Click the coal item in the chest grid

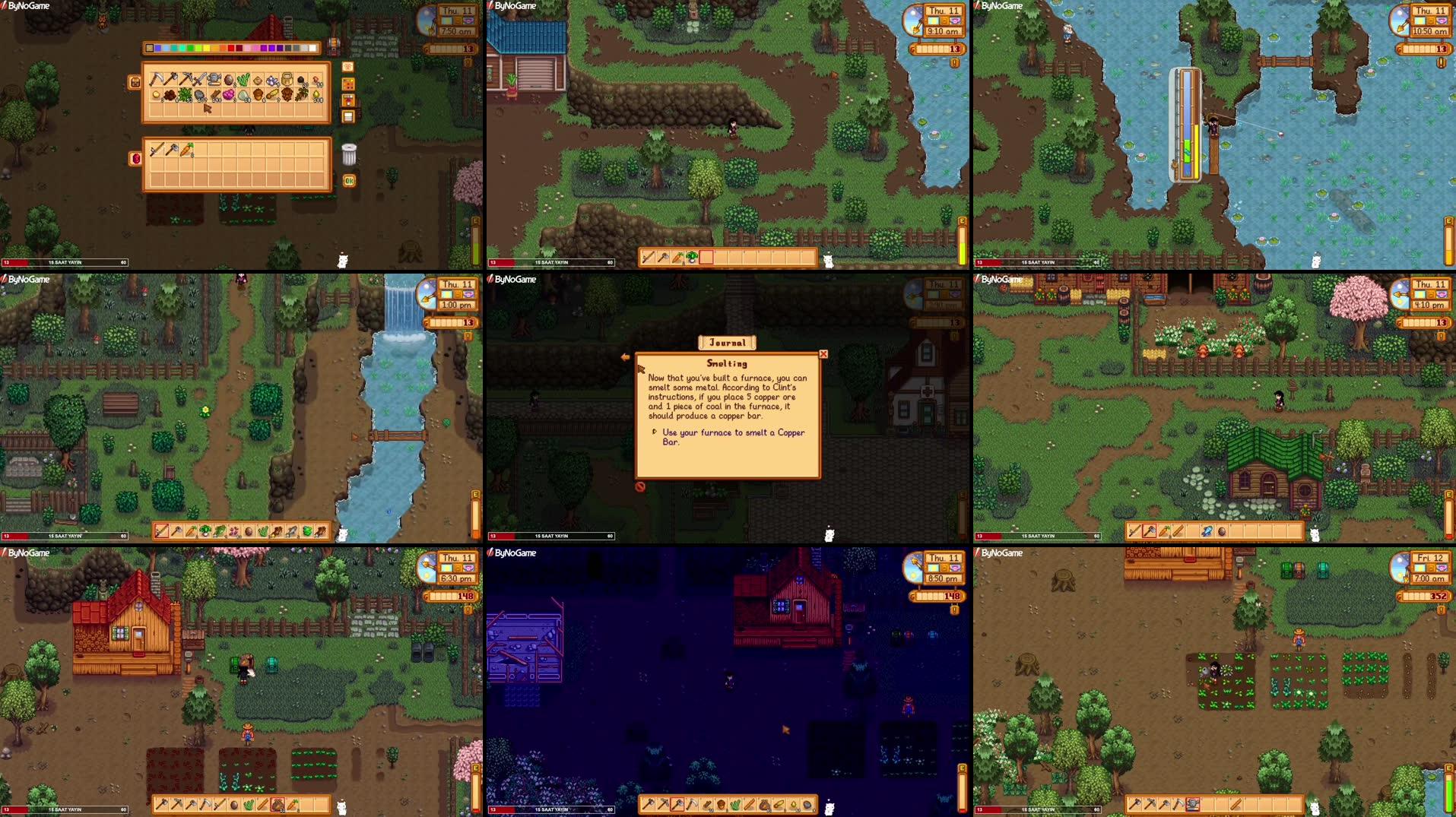(x=300, y=81)
